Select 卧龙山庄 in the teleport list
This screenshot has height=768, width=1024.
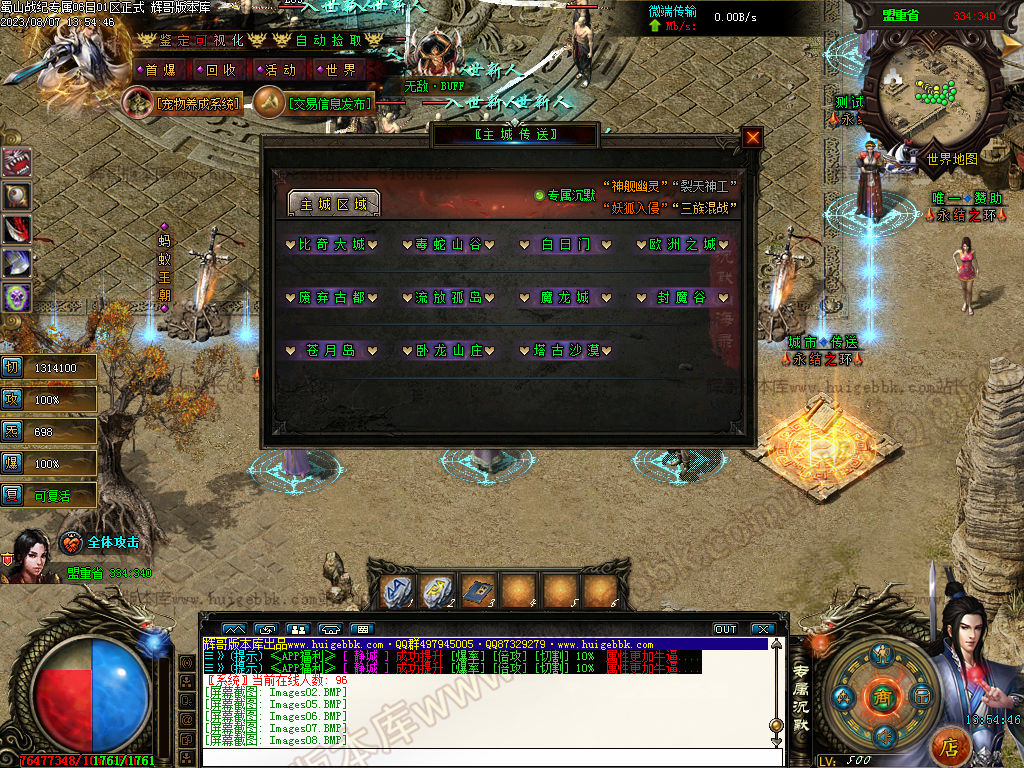pos(450,350)
